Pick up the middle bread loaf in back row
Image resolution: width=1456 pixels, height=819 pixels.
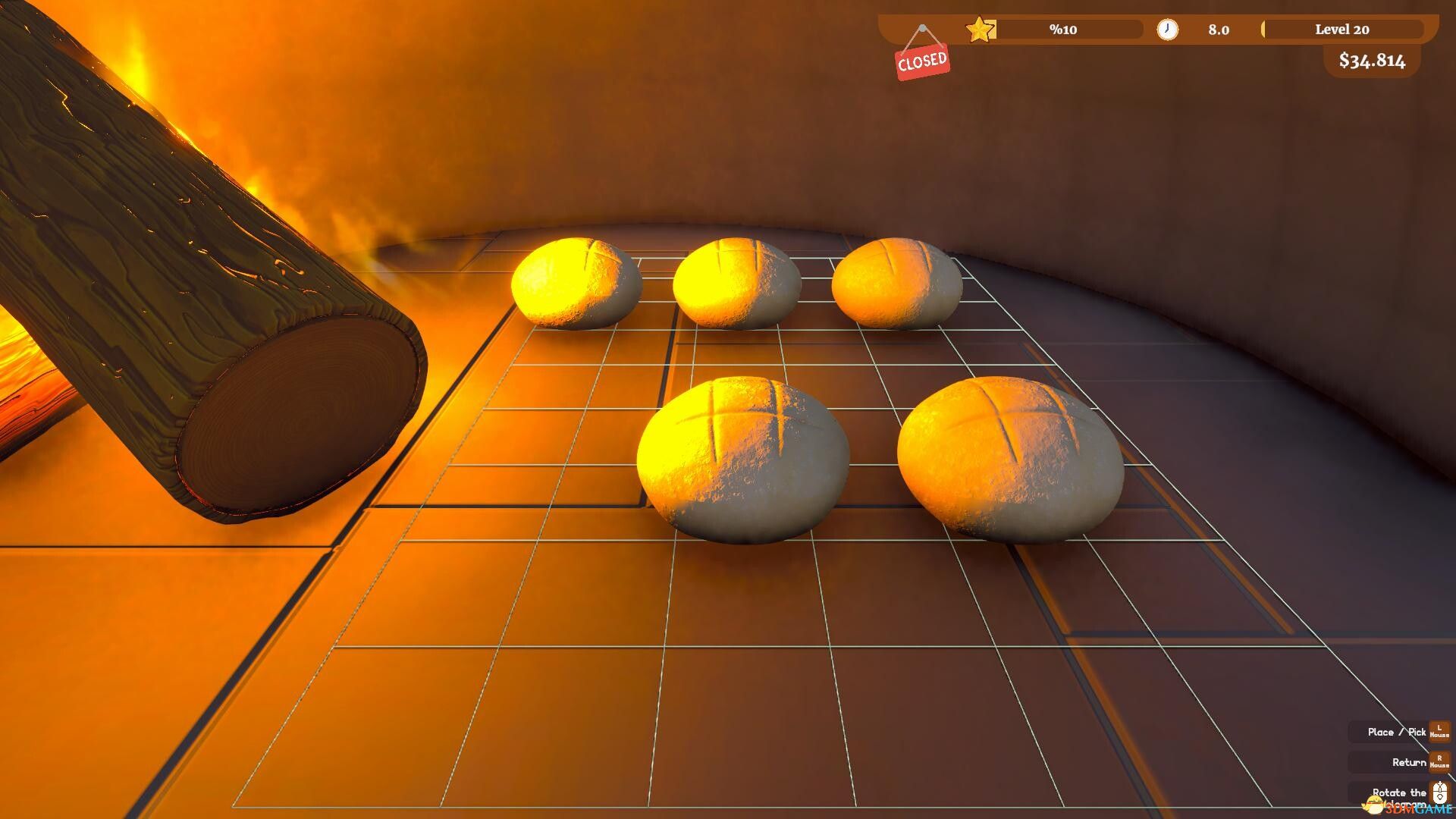click(739, 281)
